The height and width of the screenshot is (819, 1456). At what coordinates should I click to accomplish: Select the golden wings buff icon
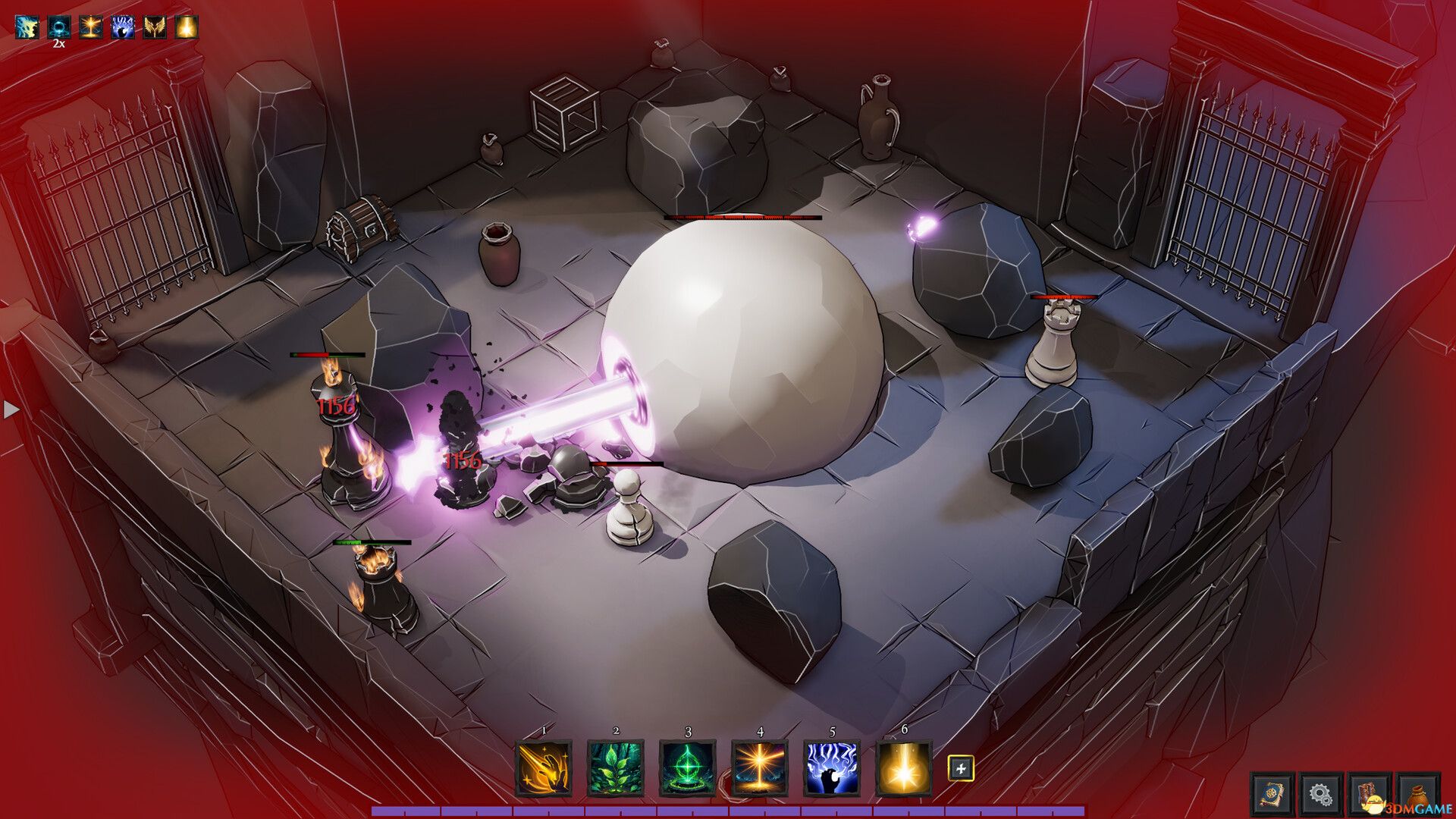point(155,27)
